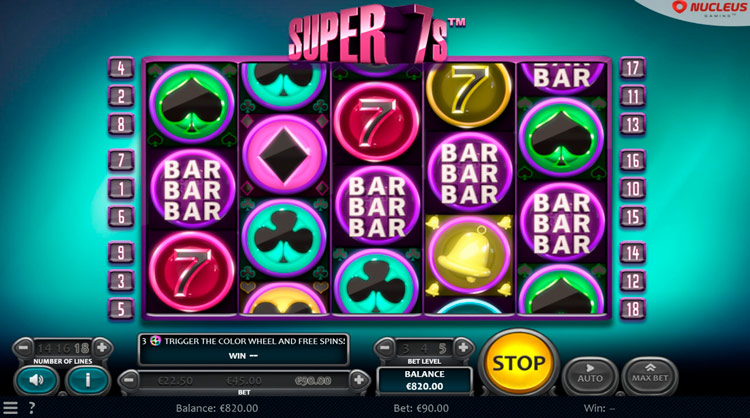750x418 pixels.
Task: Open the info paytable button
Action: [x=88, y=380]
